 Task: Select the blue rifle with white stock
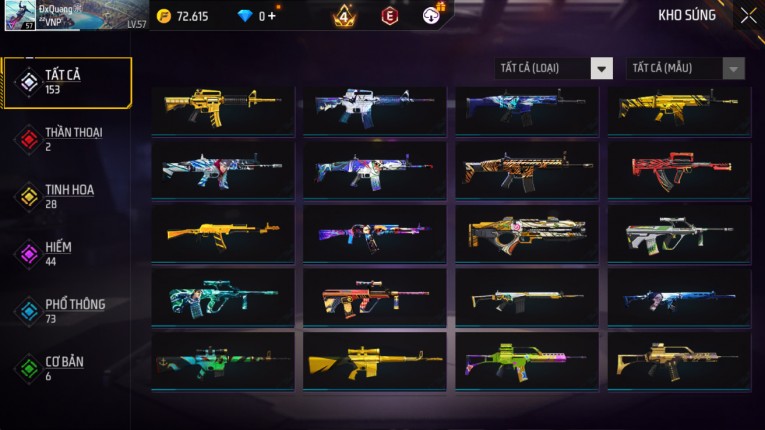point(678,297)
